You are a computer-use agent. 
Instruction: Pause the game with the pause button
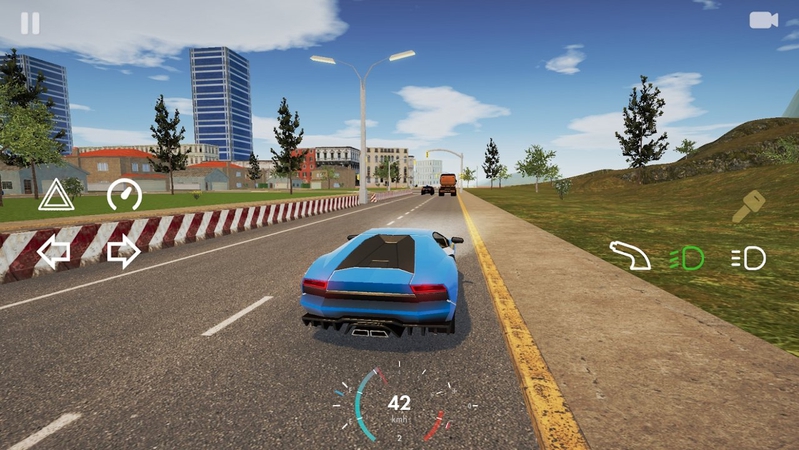point(30,23)
